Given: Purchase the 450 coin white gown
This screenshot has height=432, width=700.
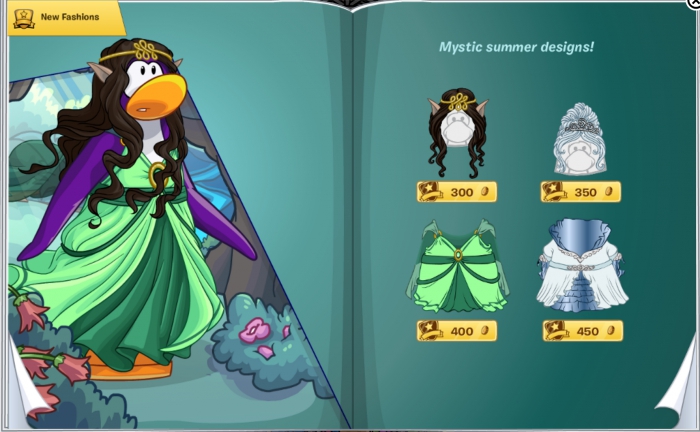Looking at the screenshot, I should [582, 331].
